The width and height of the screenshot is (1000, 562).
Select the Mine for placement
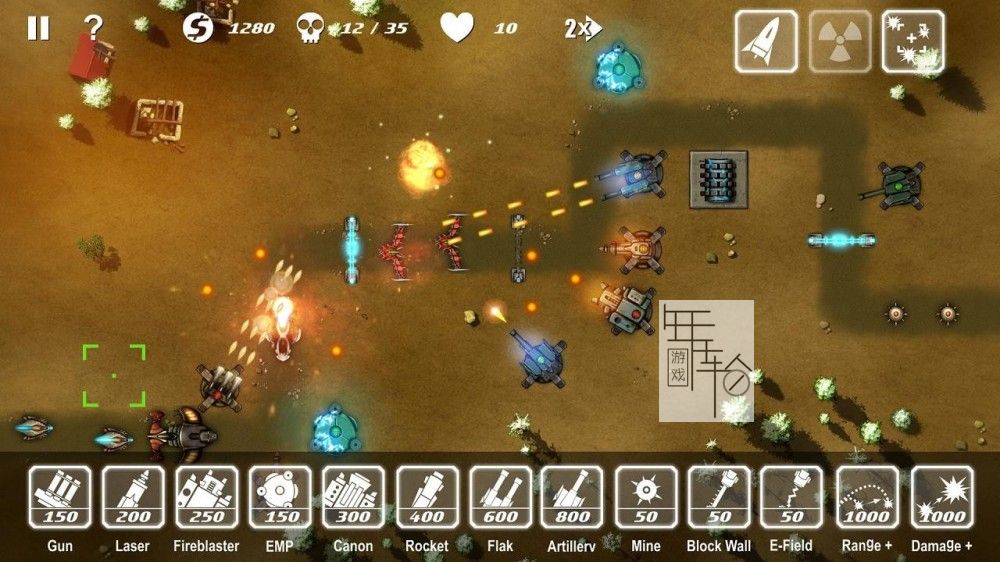(646, 497)
